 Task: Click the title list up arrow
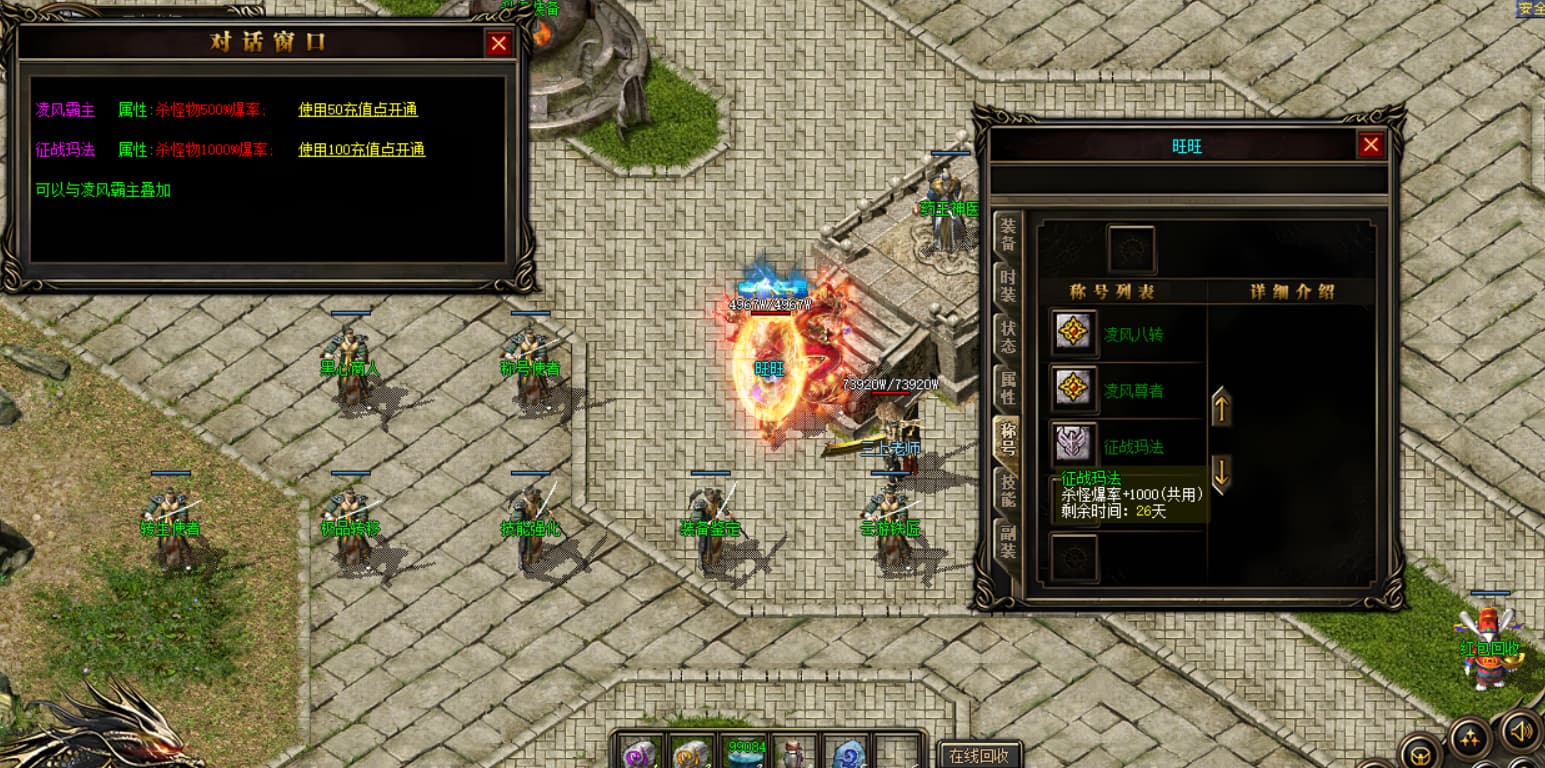click(x=1221, y=407)
